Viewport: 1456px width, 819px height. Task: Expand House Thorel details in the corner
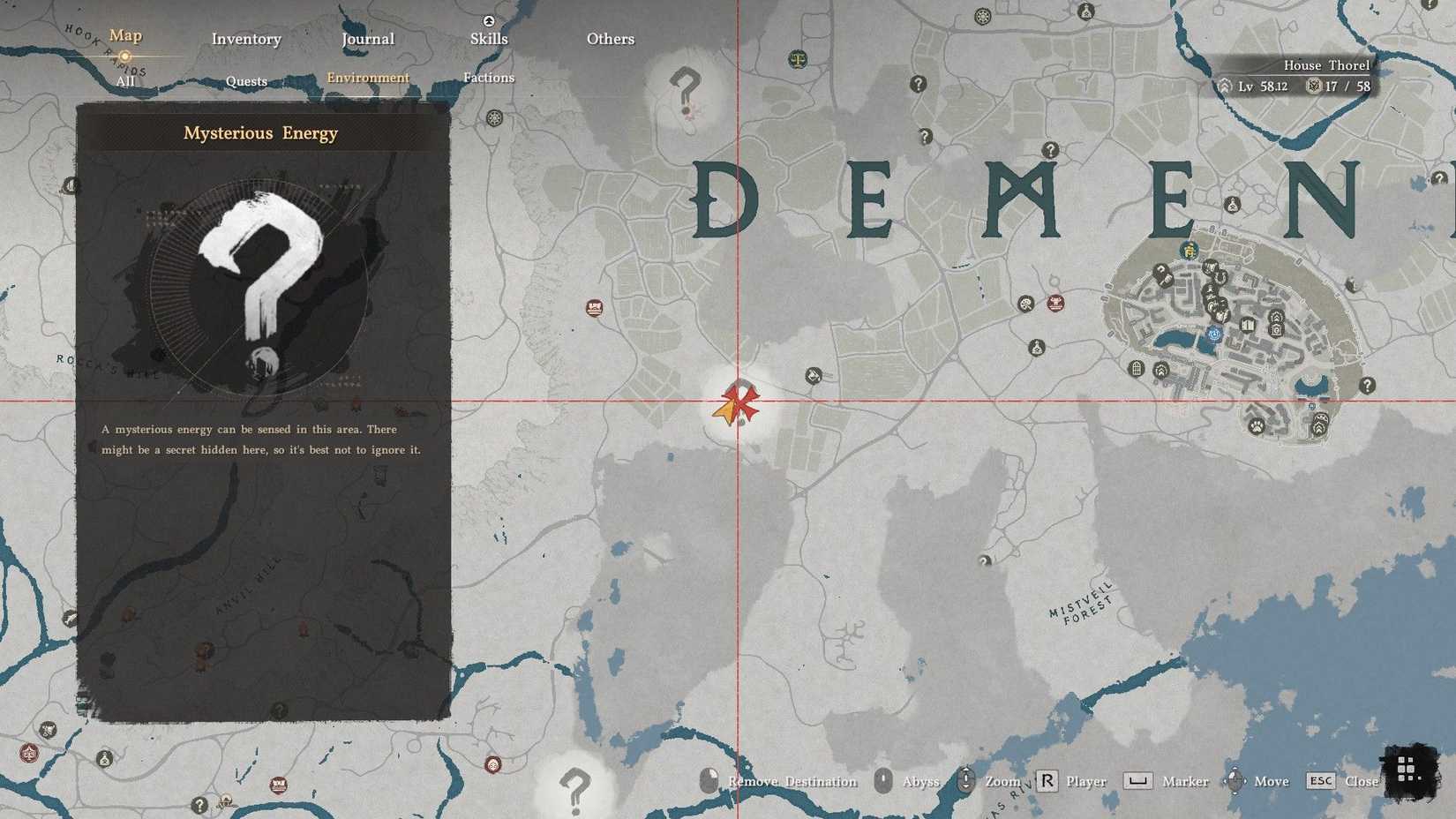click(x=1328, y=64)
